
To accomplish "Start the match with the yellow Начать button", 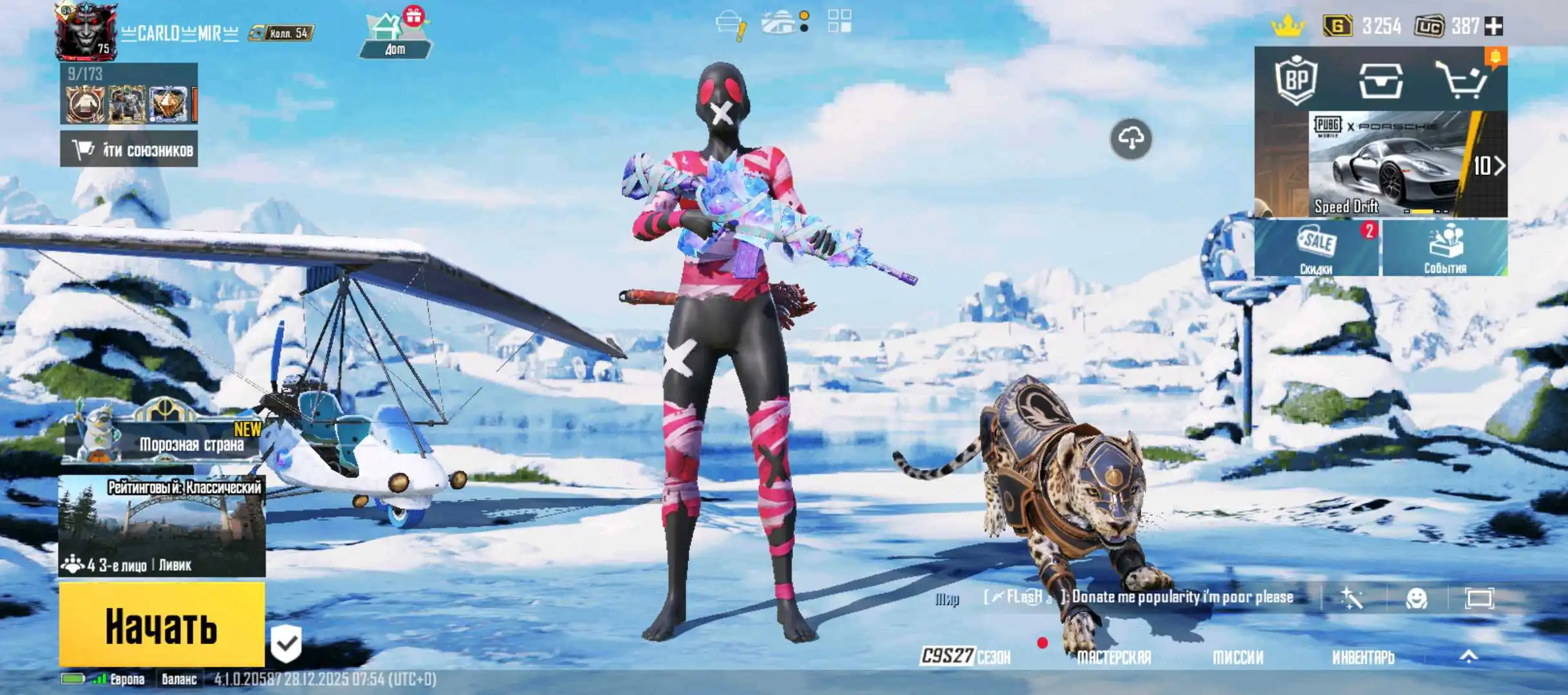I will click(x=162, y=624).
